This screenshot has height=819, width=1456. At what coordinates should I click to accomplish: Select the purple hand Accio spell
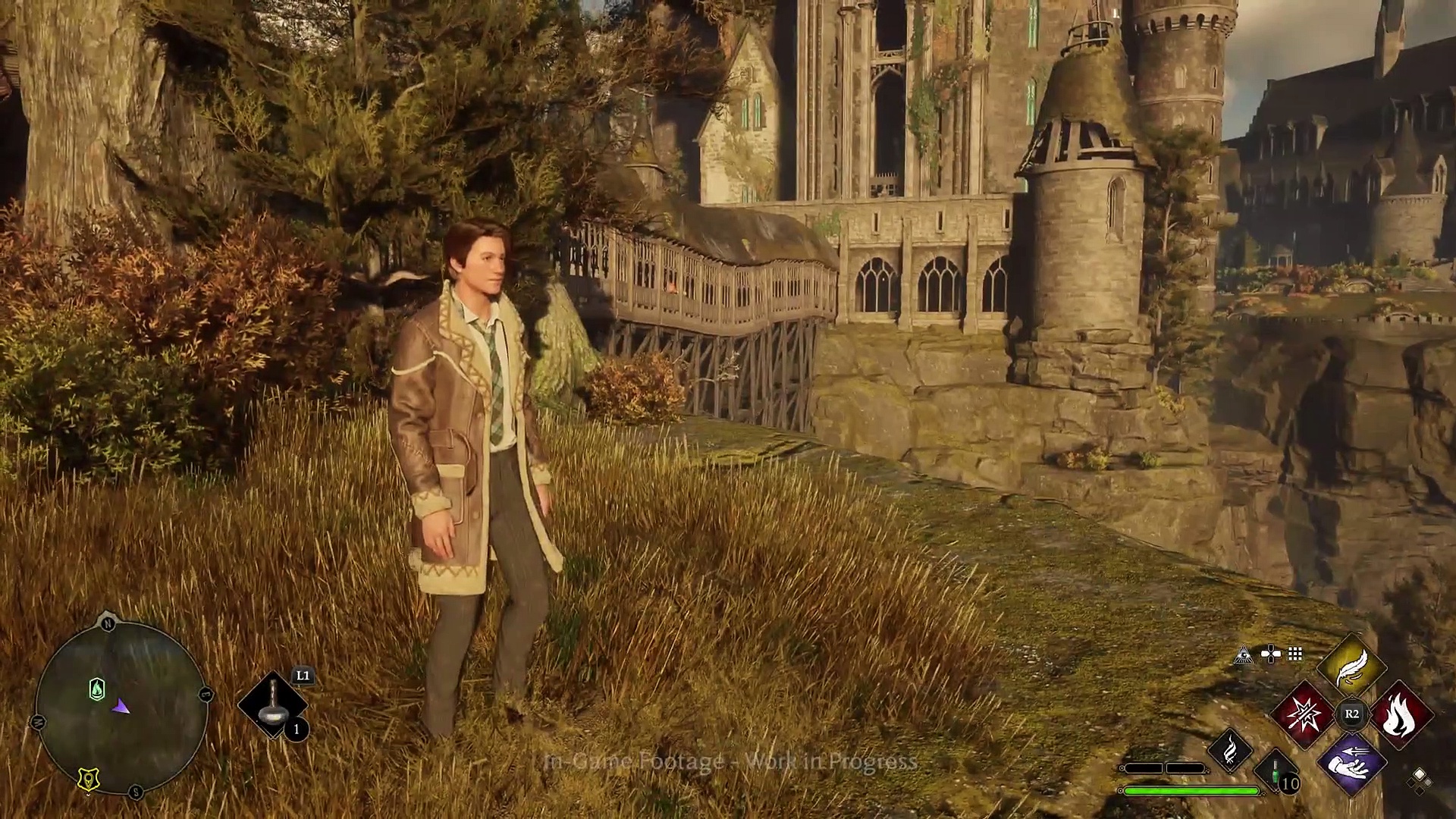[1351, 762]
